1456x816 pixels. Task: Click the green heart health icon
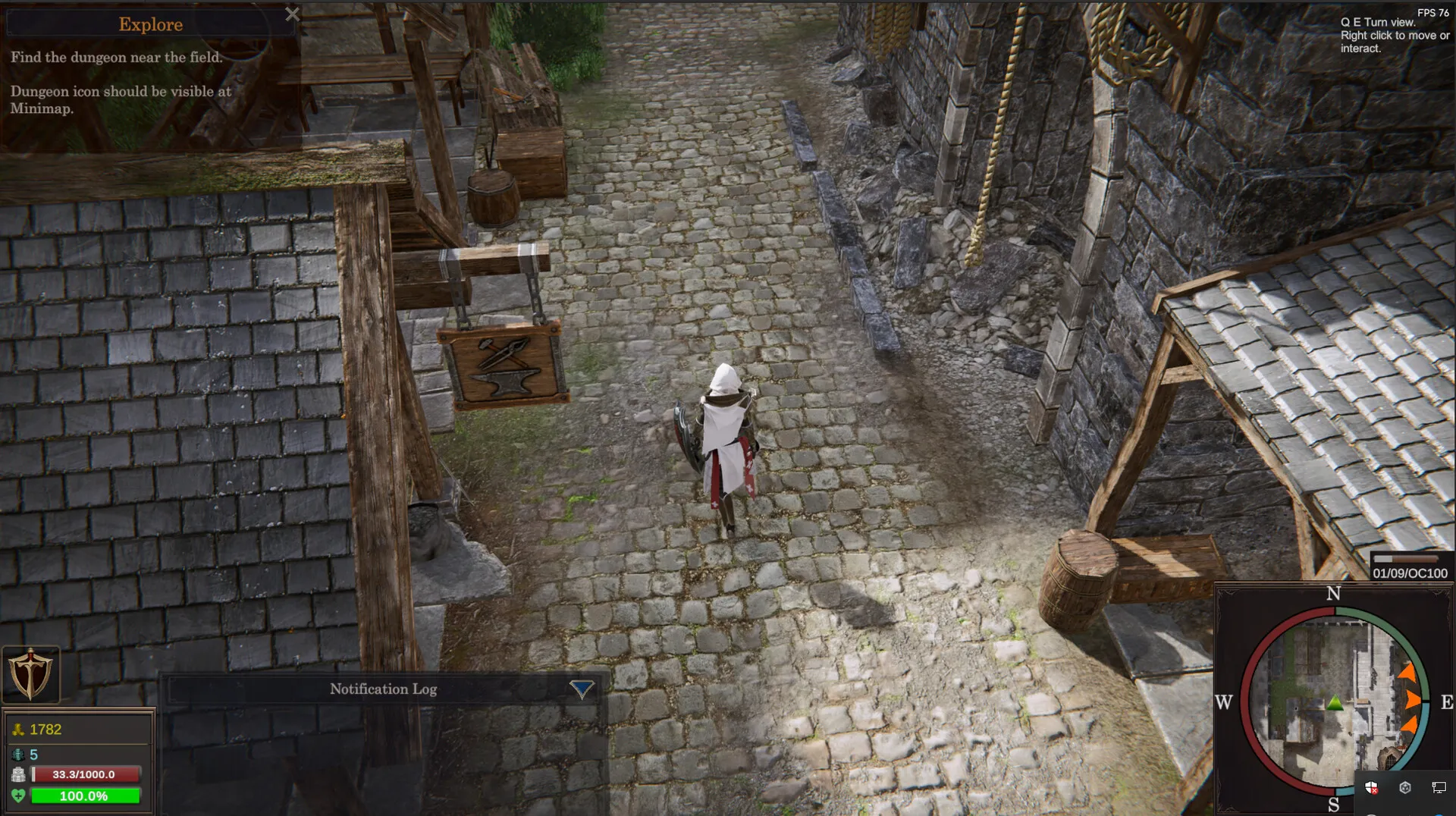tap(19, 795)
